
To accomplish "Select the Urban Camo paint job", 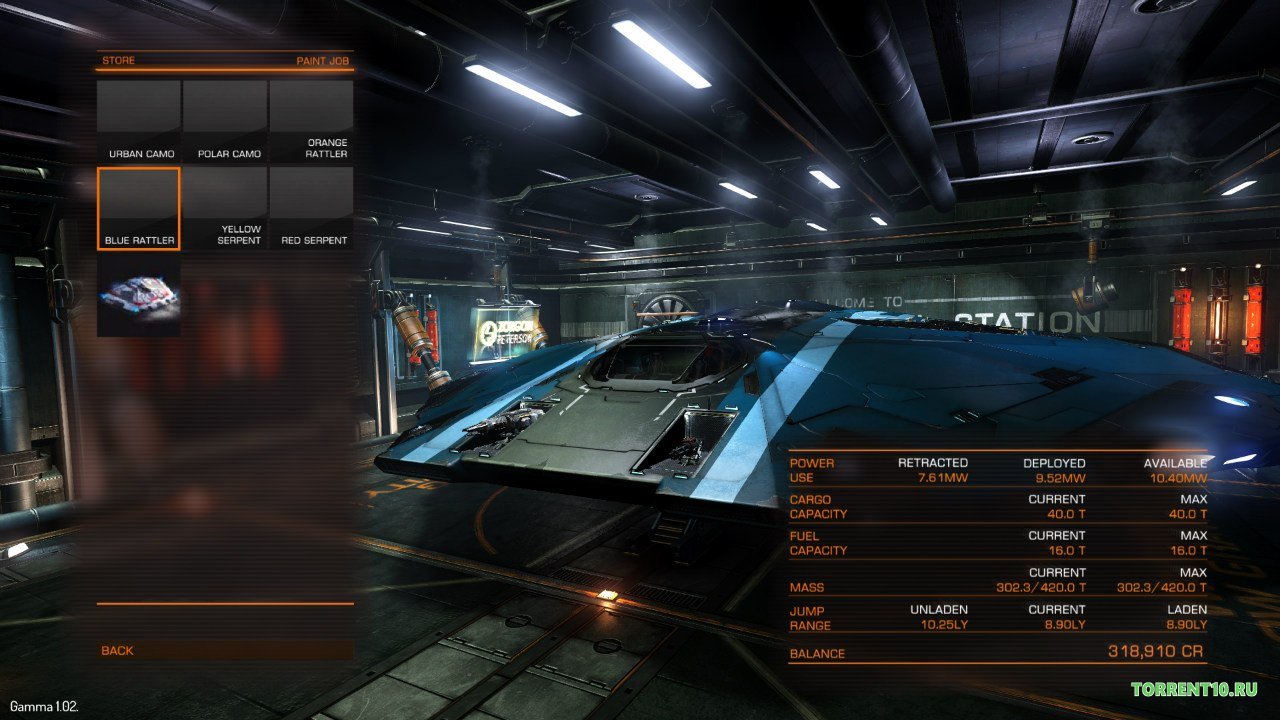I will [139, 121].
